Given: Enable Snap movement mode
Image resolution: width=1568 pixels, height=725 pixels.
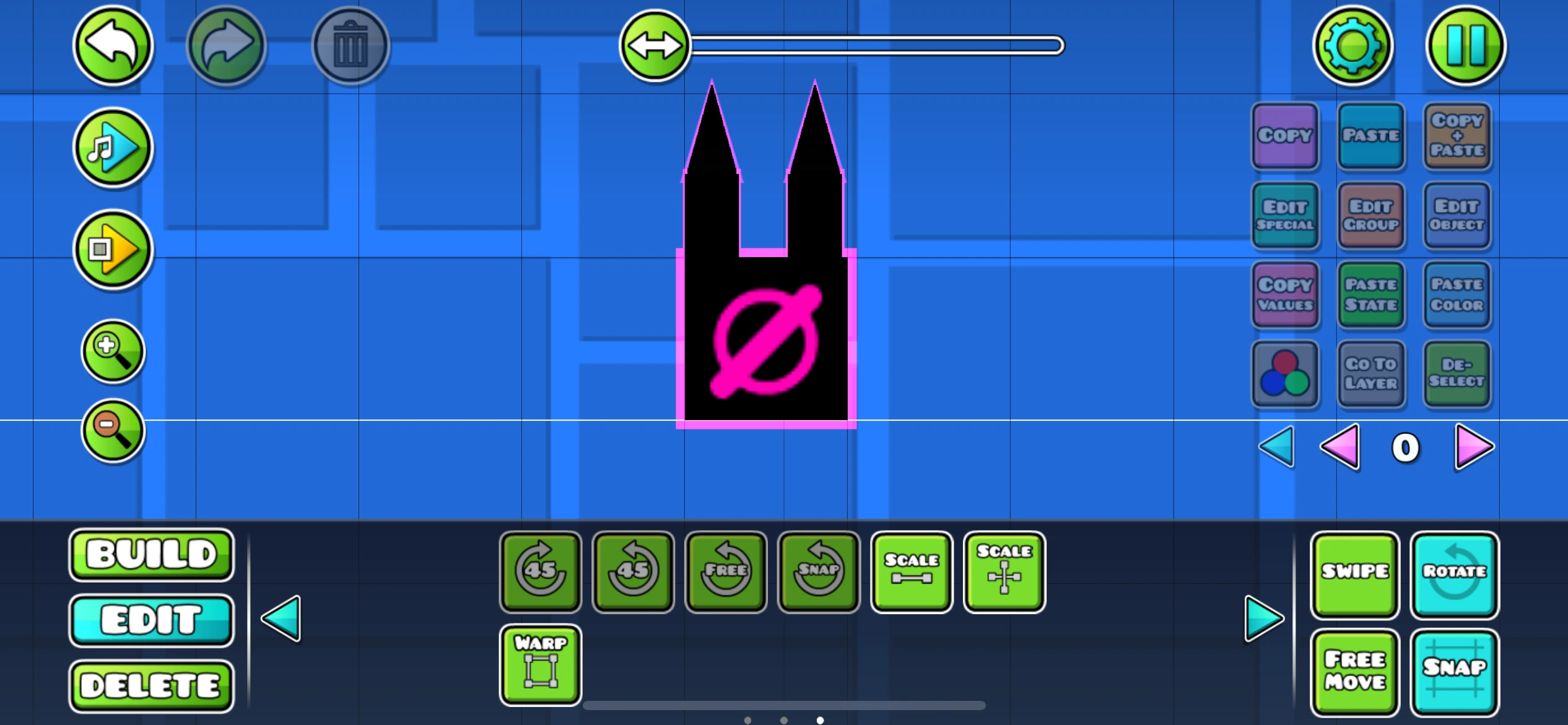Looking at the screenshot, I should coord(1455,670).
